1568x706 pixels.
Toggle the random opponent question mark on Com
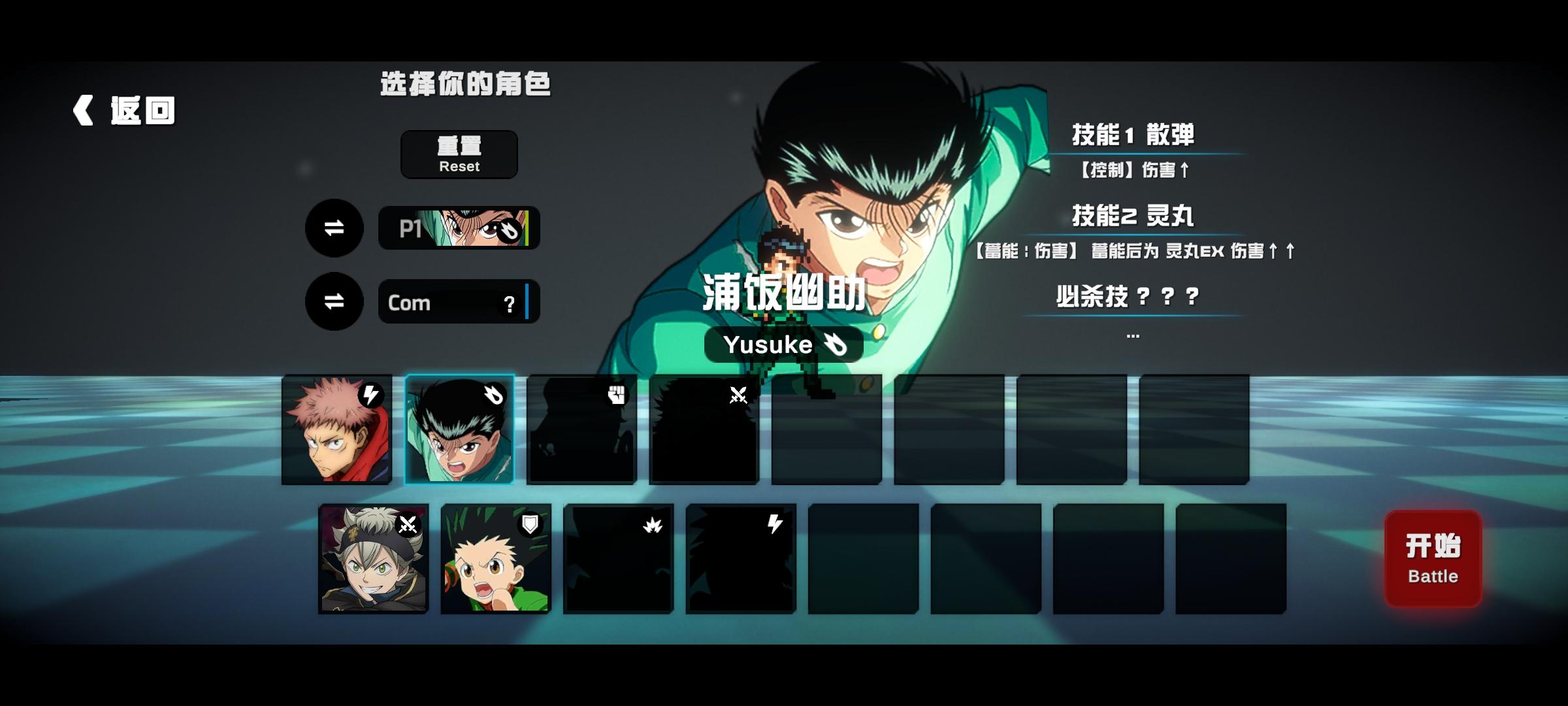click(509, 304)
